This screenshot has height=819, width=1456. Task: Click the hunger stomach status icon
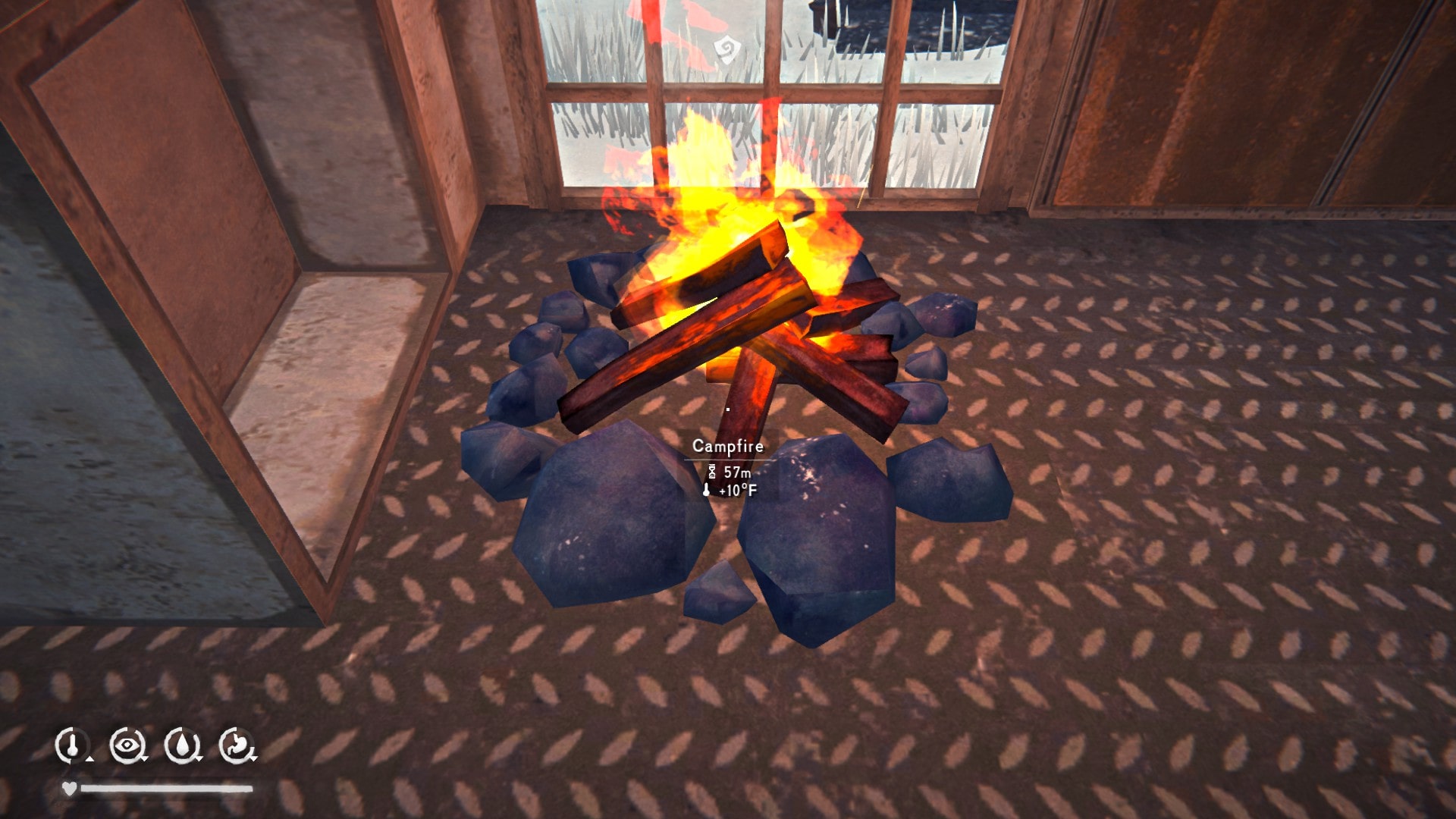[238, 743]
